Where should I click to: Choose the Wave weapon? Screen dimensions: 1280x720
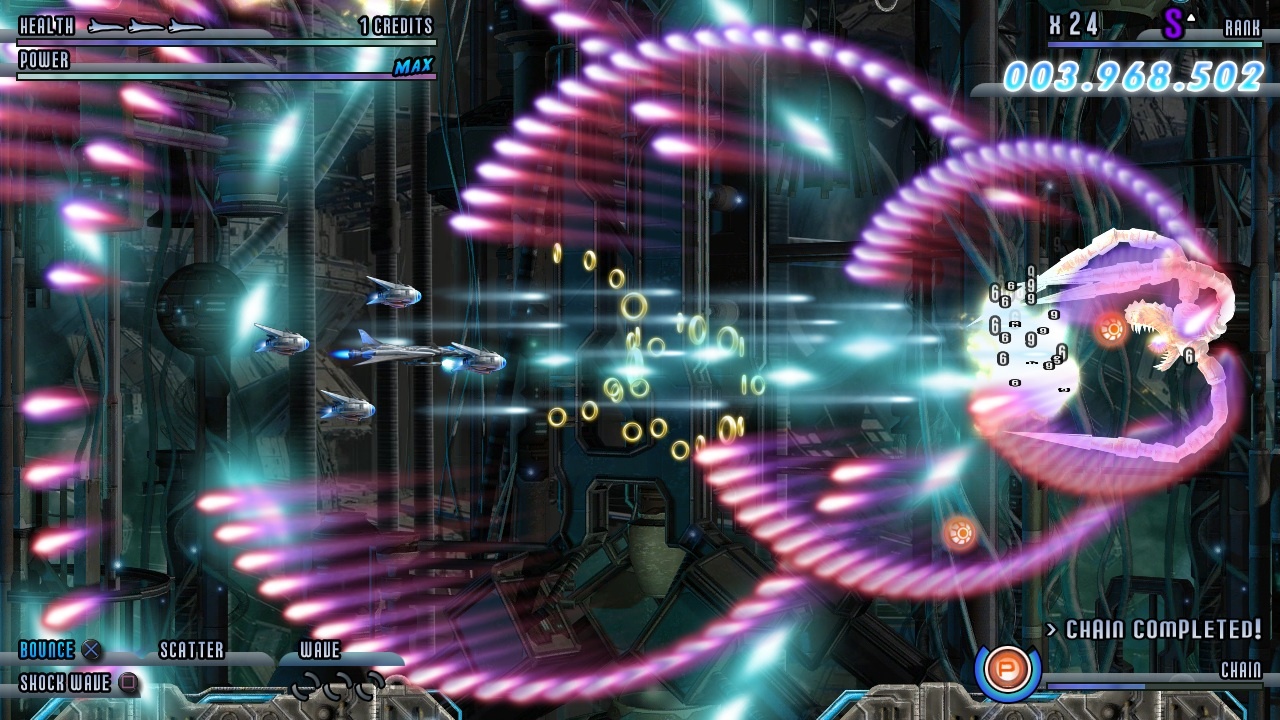(320, 651)
